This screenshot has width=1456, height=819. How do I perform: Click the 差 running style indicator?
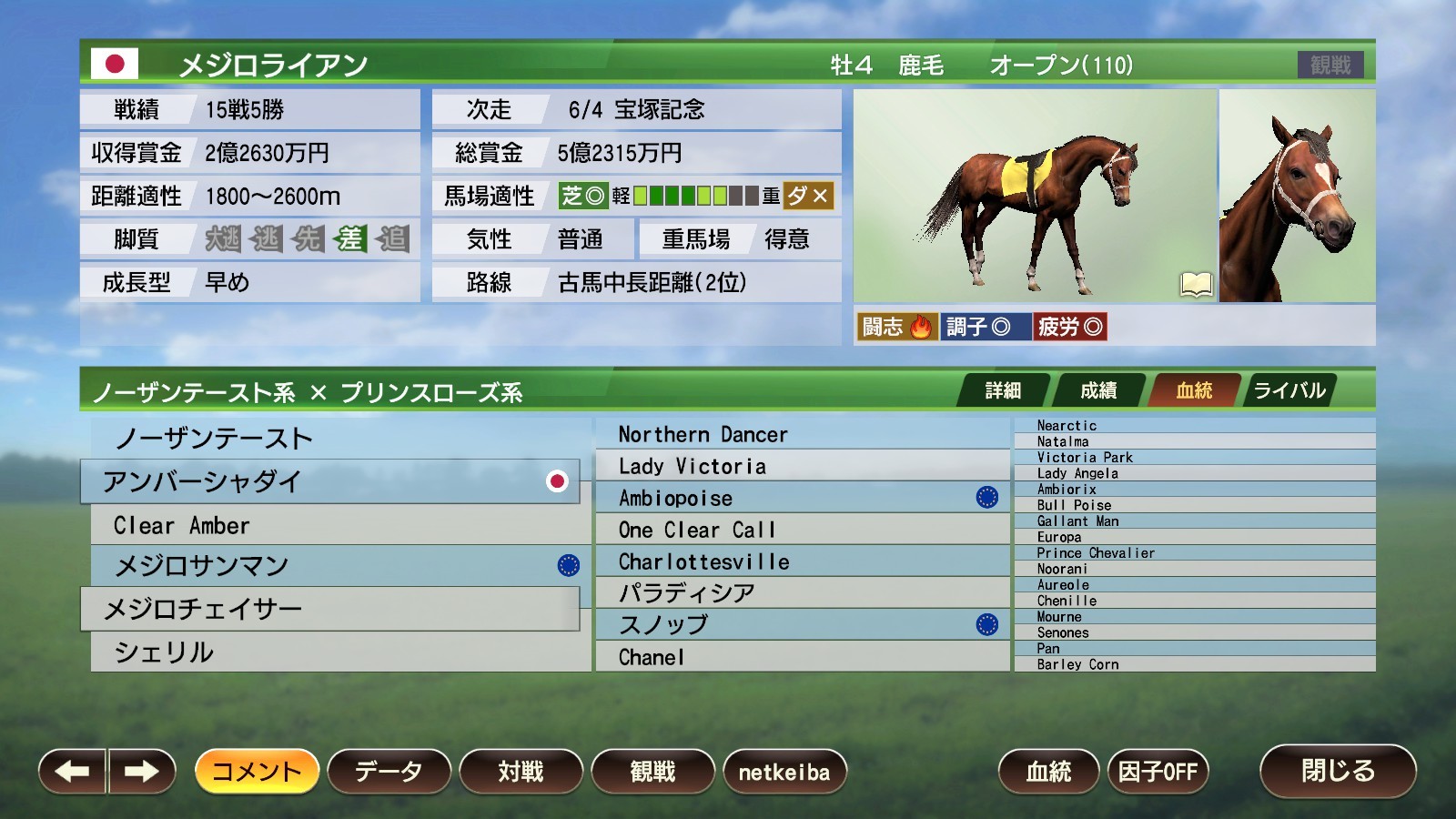[x=354, y=239]
